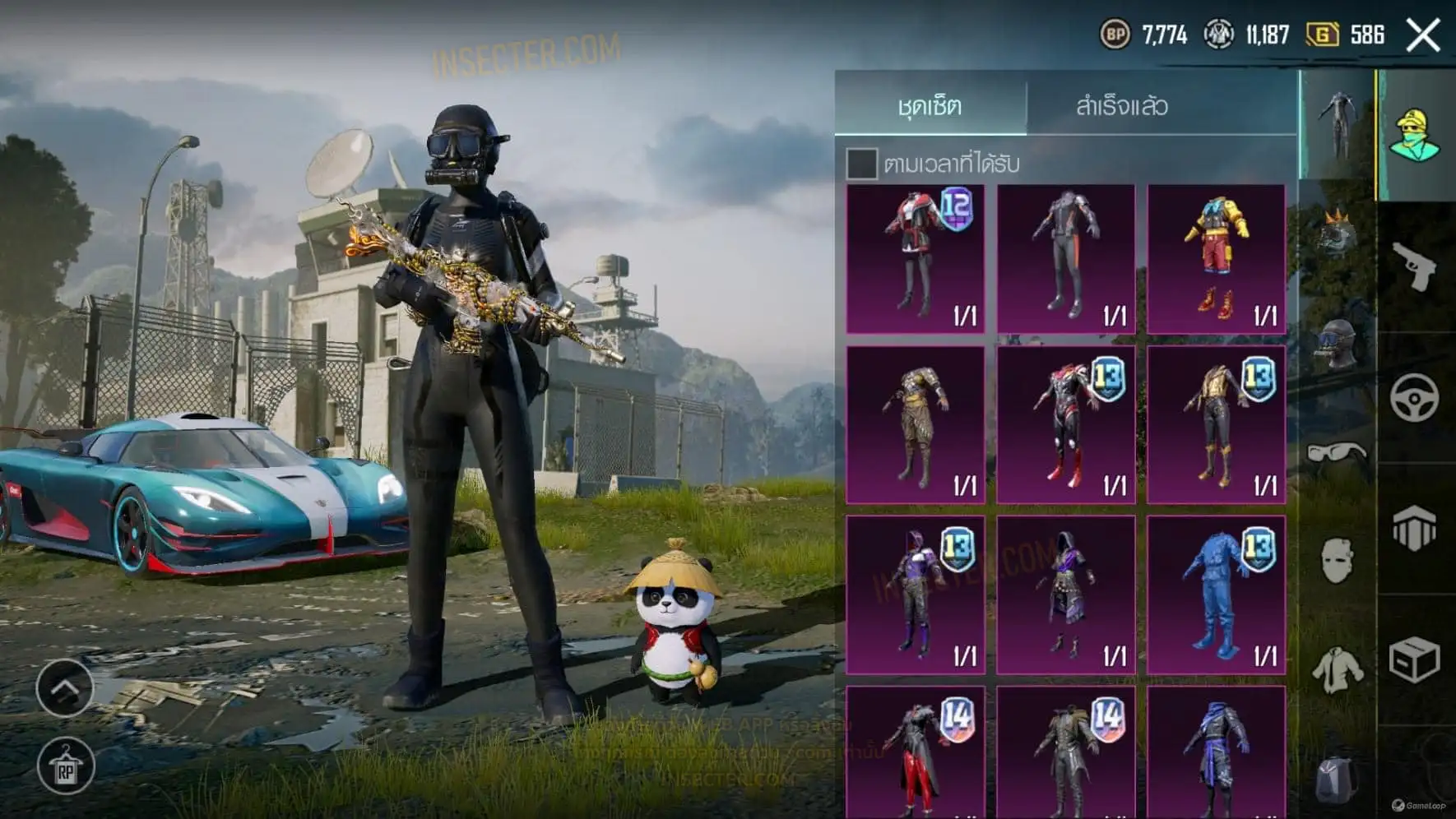Viewport: 1456px width, 819px height.
Task: Select the red-legged outfit with 14 badge
Action: 916,752
